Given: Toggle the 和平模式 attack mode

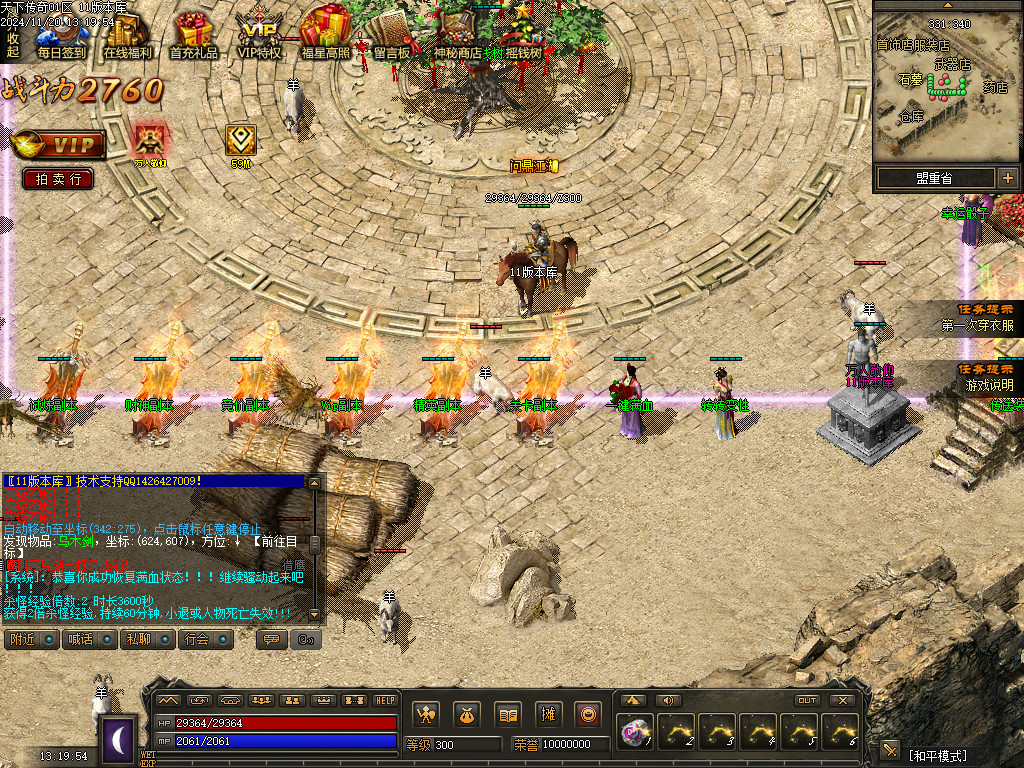Looking at the screenshot, I should [x=938, y=753].
